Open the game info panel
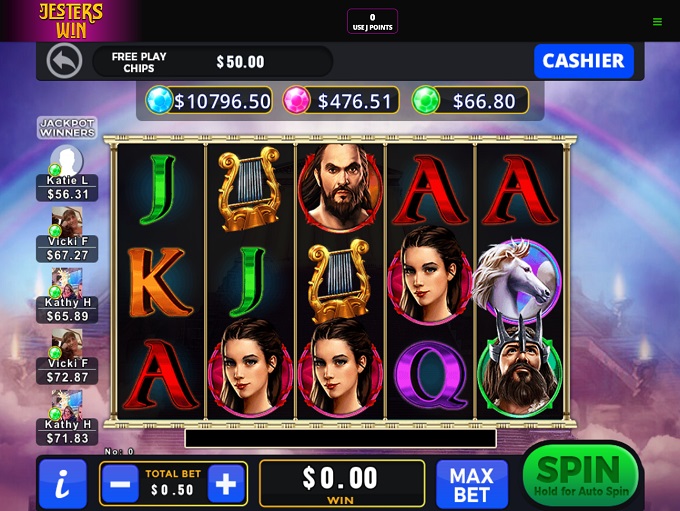 pyautogui.click(x=62, y=484)
